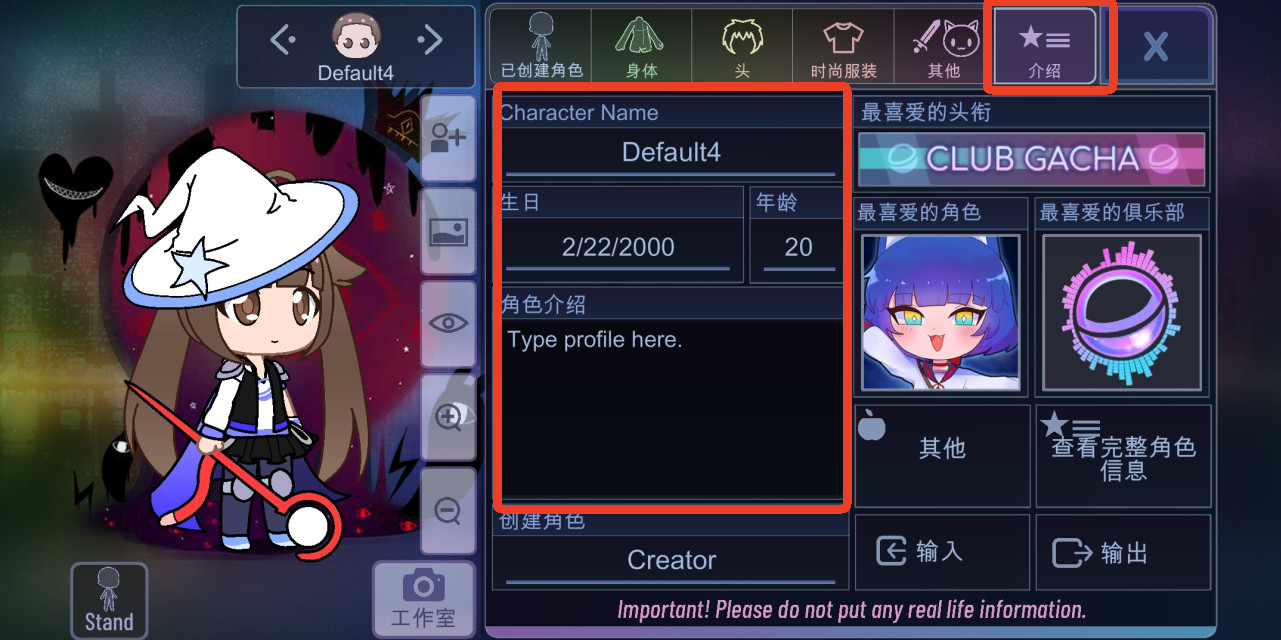Viewport: 1281px width, 640px height.
Task: Select the 时尚服装 clothing tab
Action: click(x=843, y=46)
